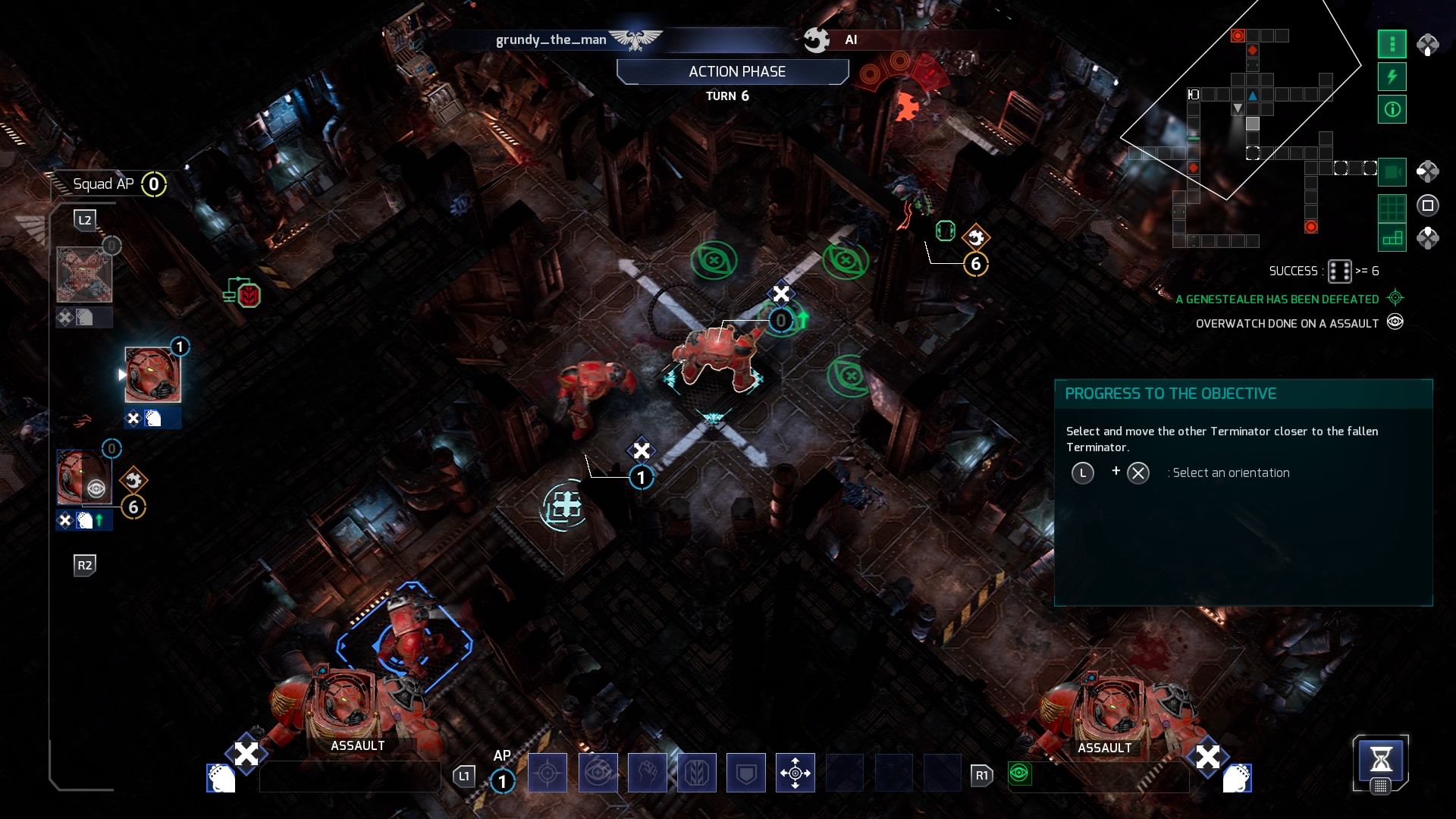
Task: Choose the fist melee attack action
Action: (x=647, y=773)
